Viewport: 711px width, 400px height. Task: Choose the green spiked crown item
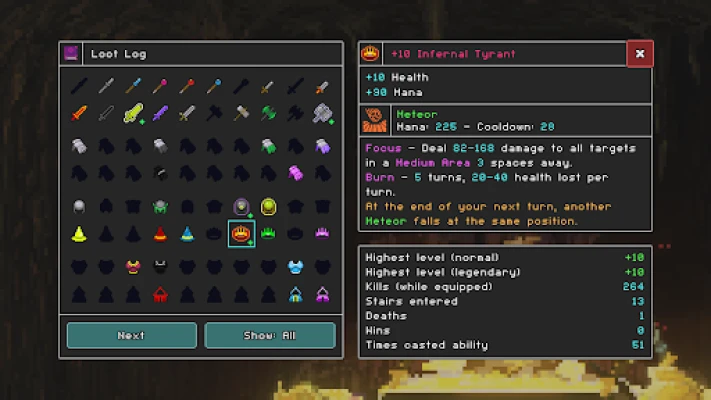pos(268,234)
